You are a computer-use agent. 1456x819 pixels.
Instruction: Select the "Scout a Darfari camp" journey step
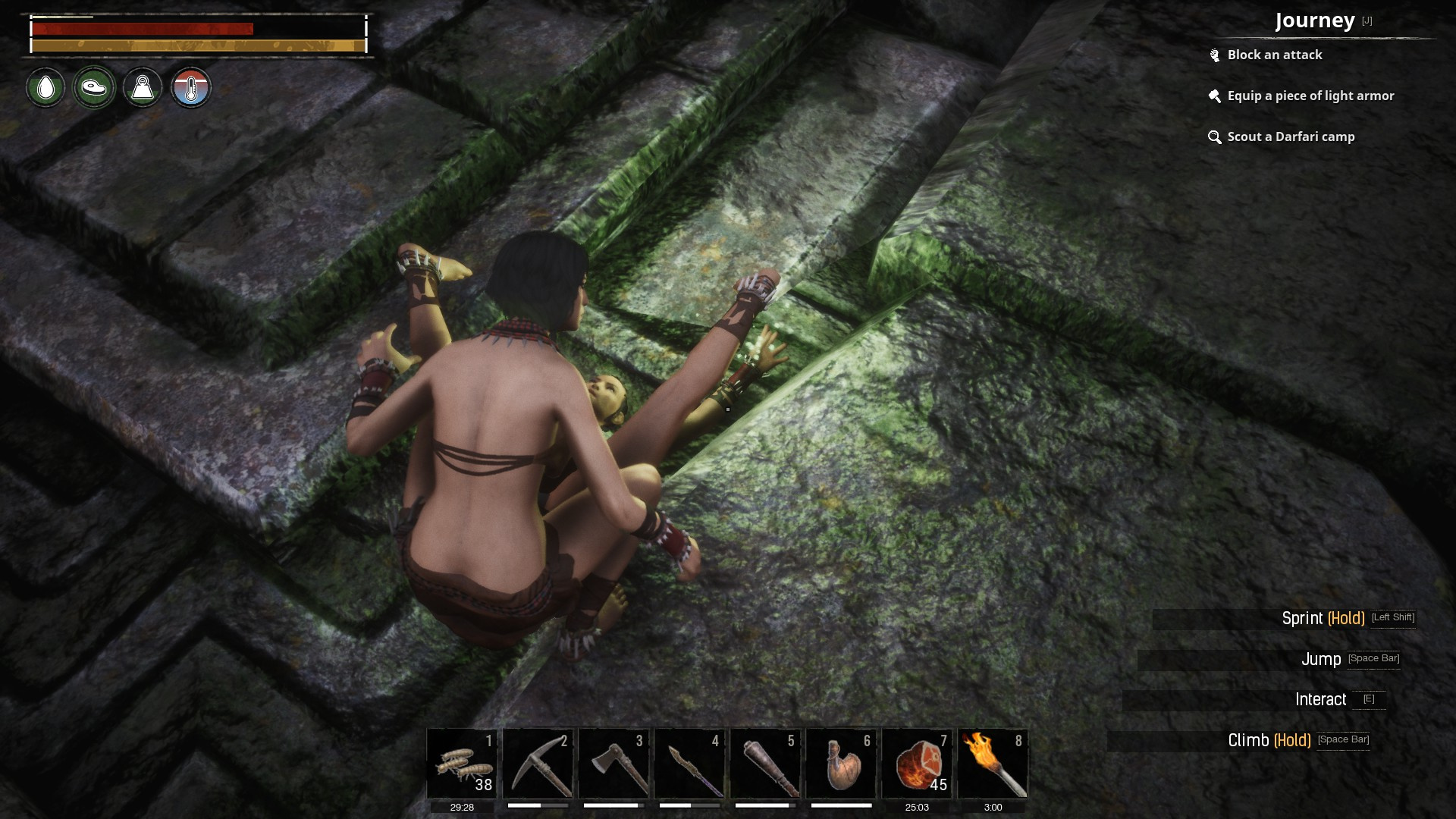[x=1290, y=136]
